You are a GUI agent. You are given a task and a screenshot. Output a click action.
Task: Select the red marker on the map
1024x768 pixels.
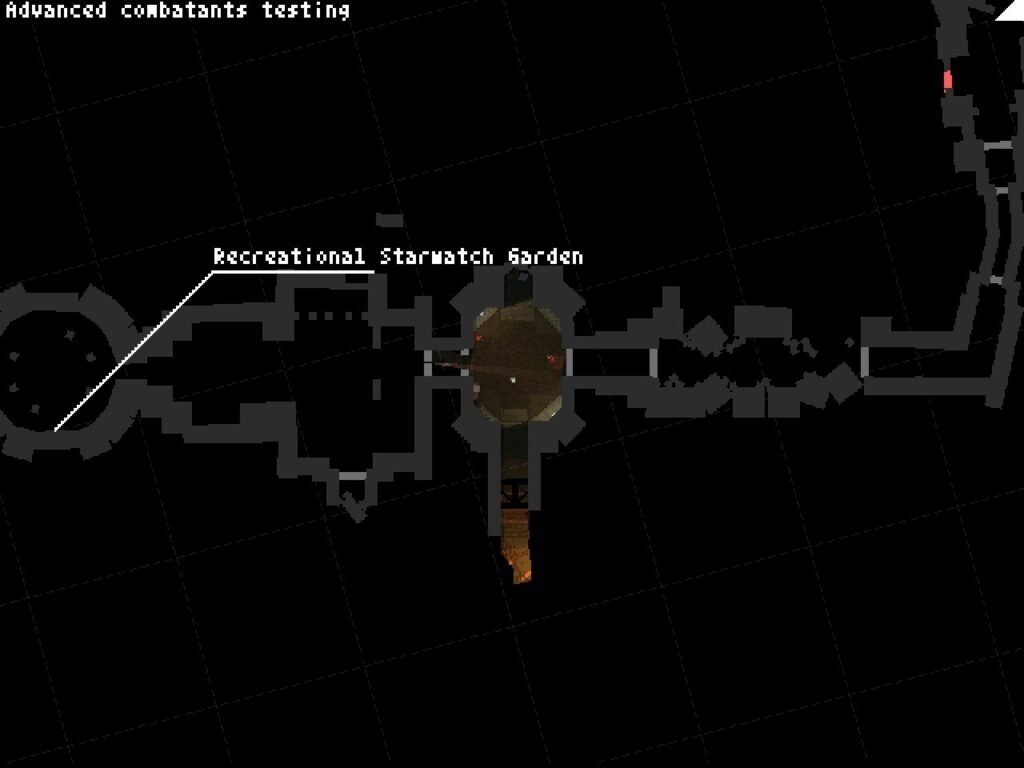click(948, 80)
